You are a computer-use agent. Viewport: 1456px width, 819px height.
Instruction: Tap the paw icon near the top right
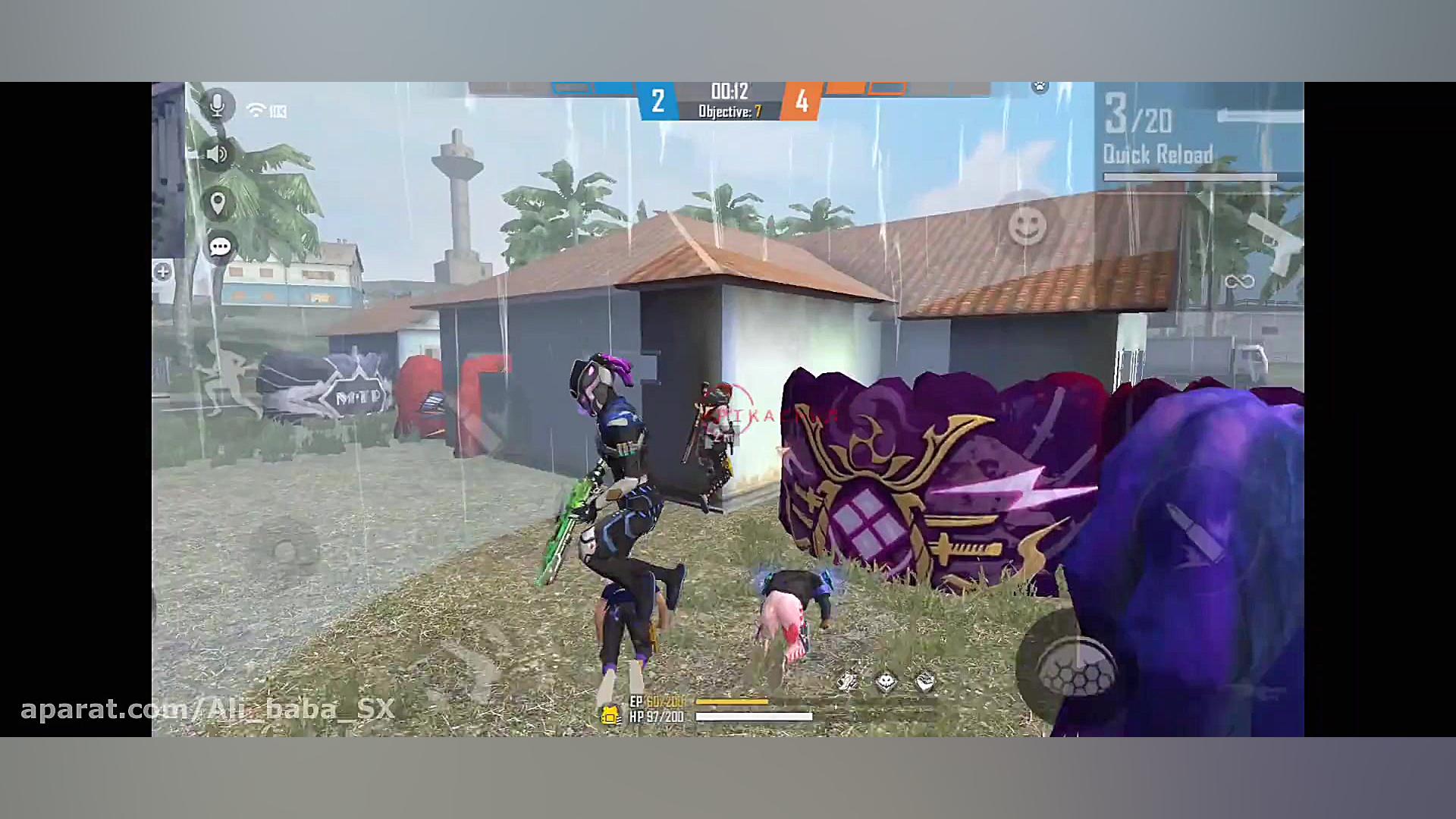coord(1041,86)
